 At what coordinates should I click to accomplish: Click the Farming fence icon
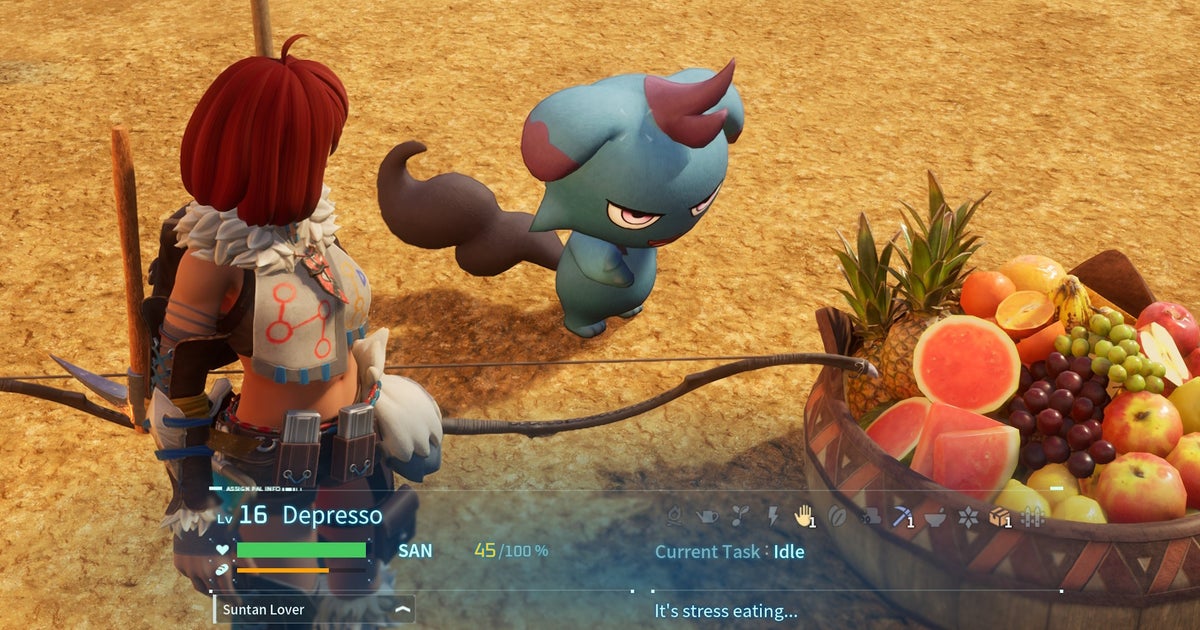(1033, 516)
